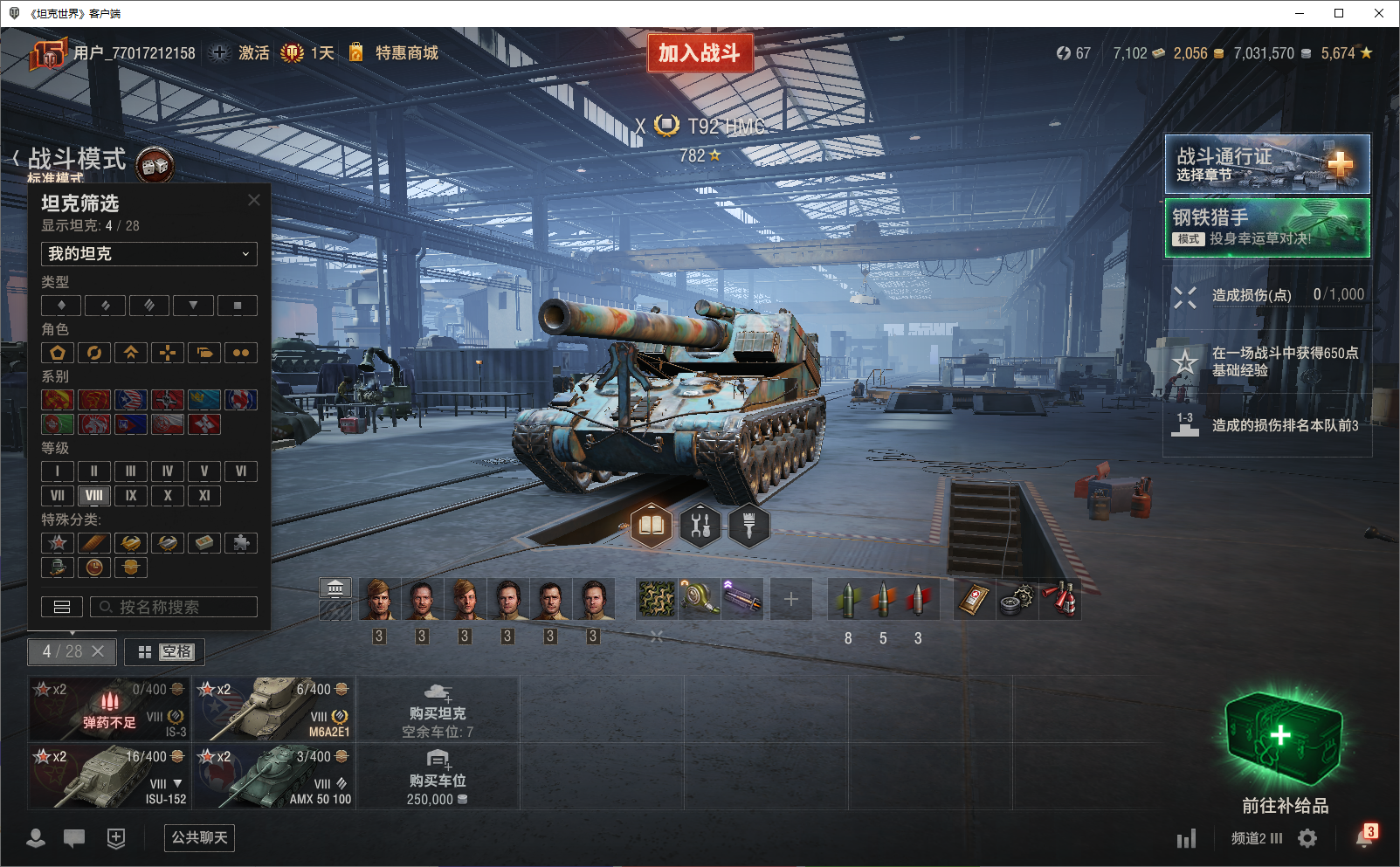Maximize the game client window
The image size is (1400, 867).
pos(1339,13)
